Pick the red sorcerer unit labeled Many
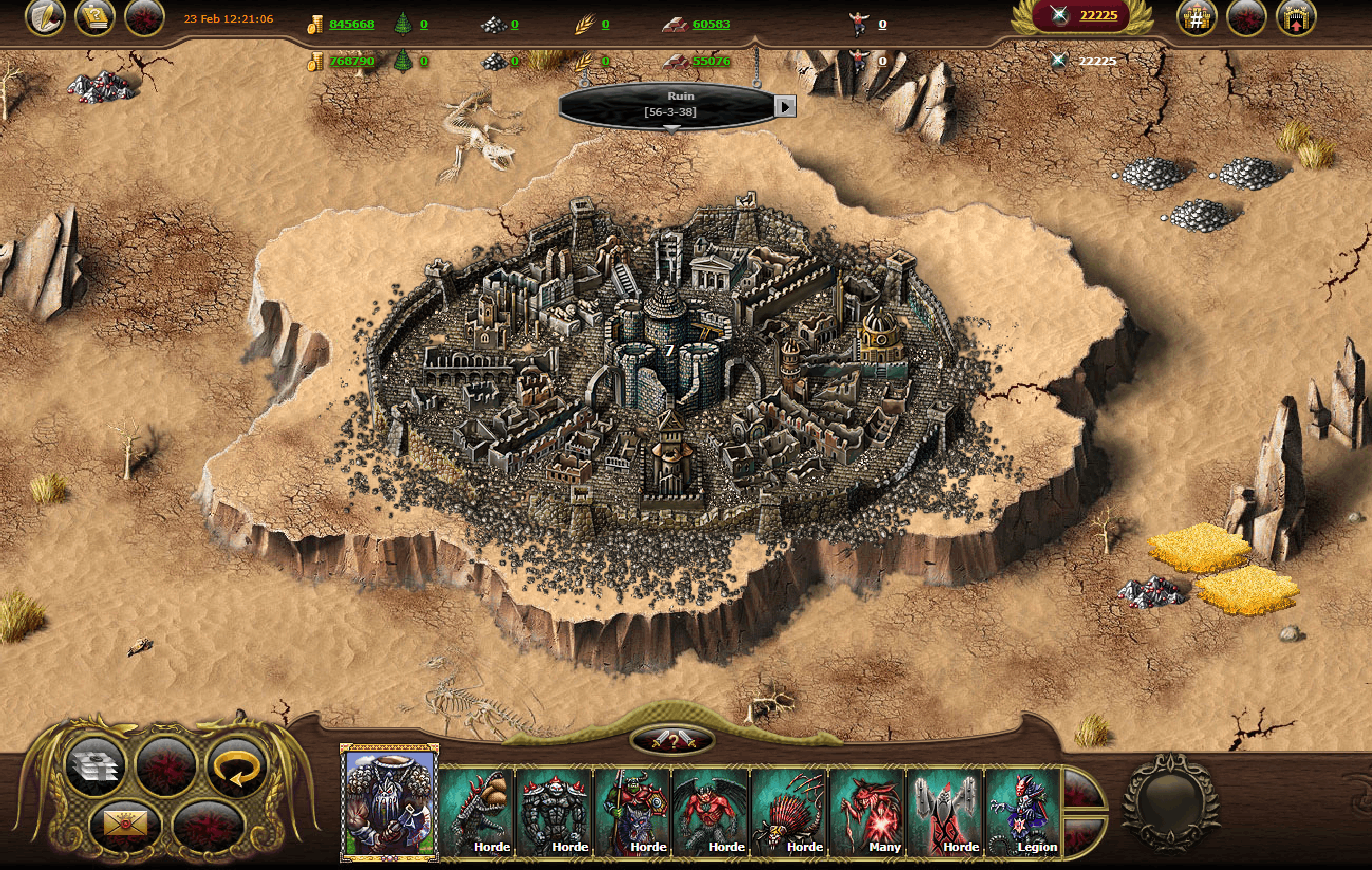Screen dimensions: 1372x870 click(x=867, y=812)
